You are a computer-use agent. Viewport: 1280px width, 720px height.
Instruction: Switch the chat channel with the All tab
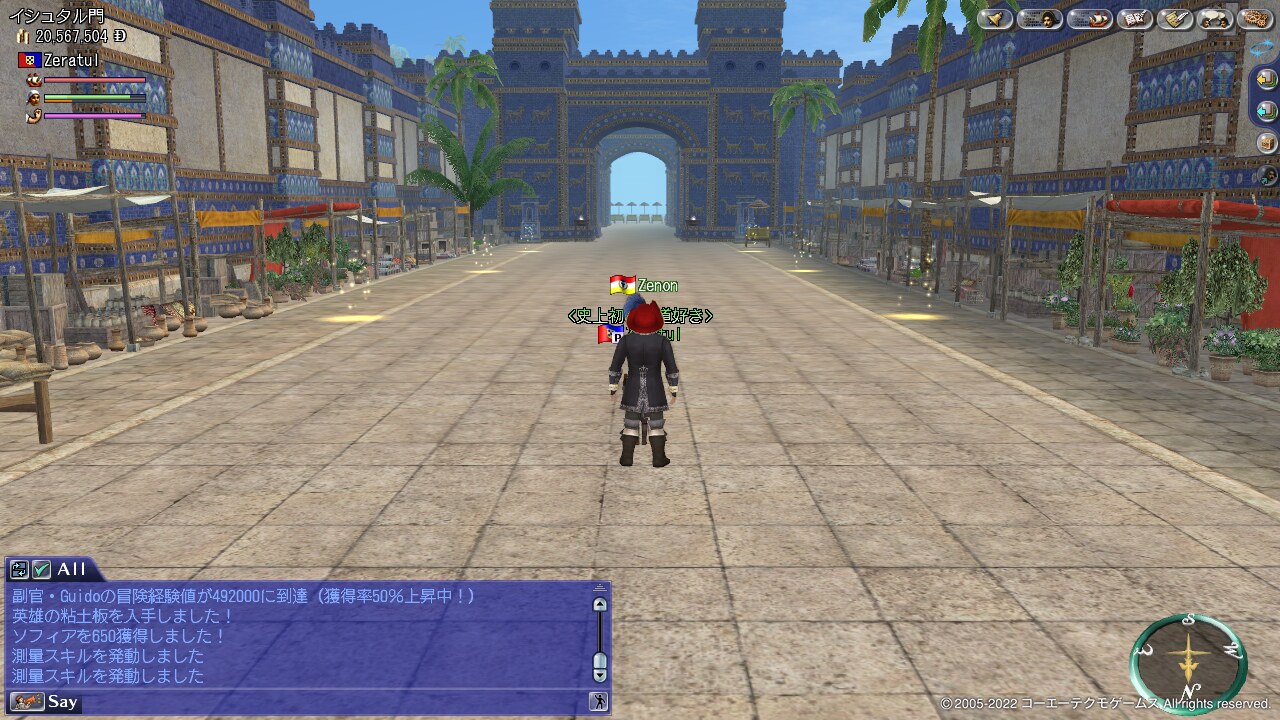pos(71,569)
